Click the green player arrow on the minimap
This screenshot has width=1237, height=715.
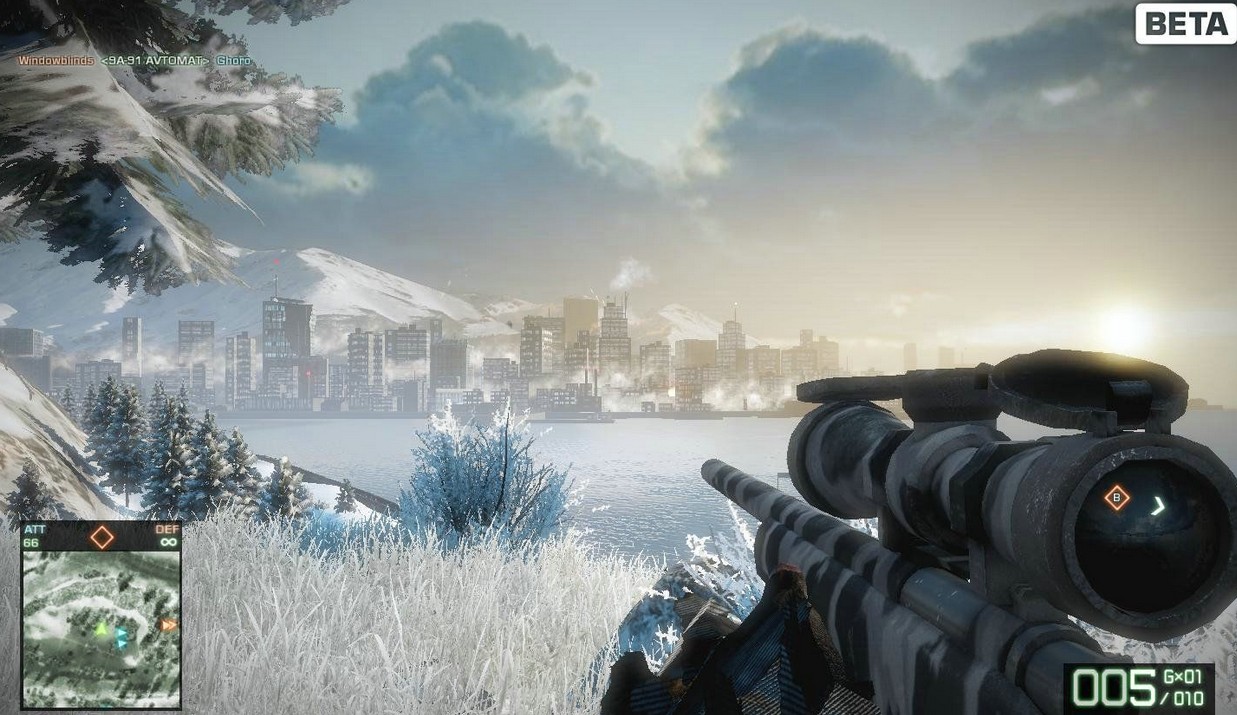tap(100, 629)
